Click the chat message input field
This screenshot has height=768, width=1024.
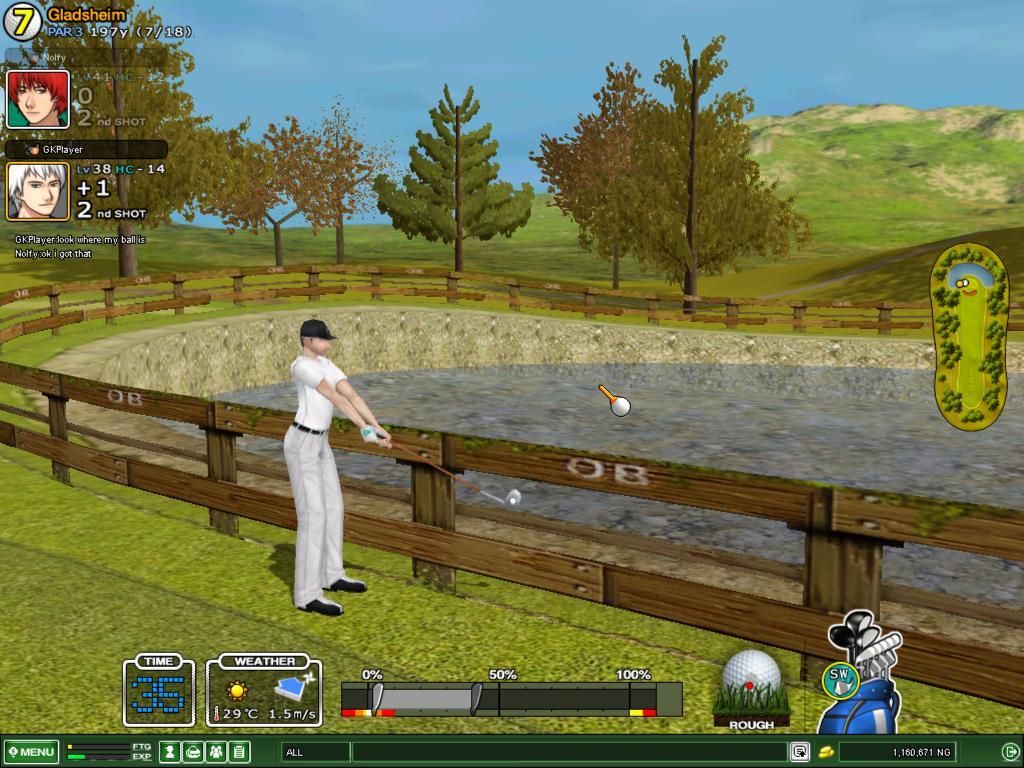click(568, 752)
